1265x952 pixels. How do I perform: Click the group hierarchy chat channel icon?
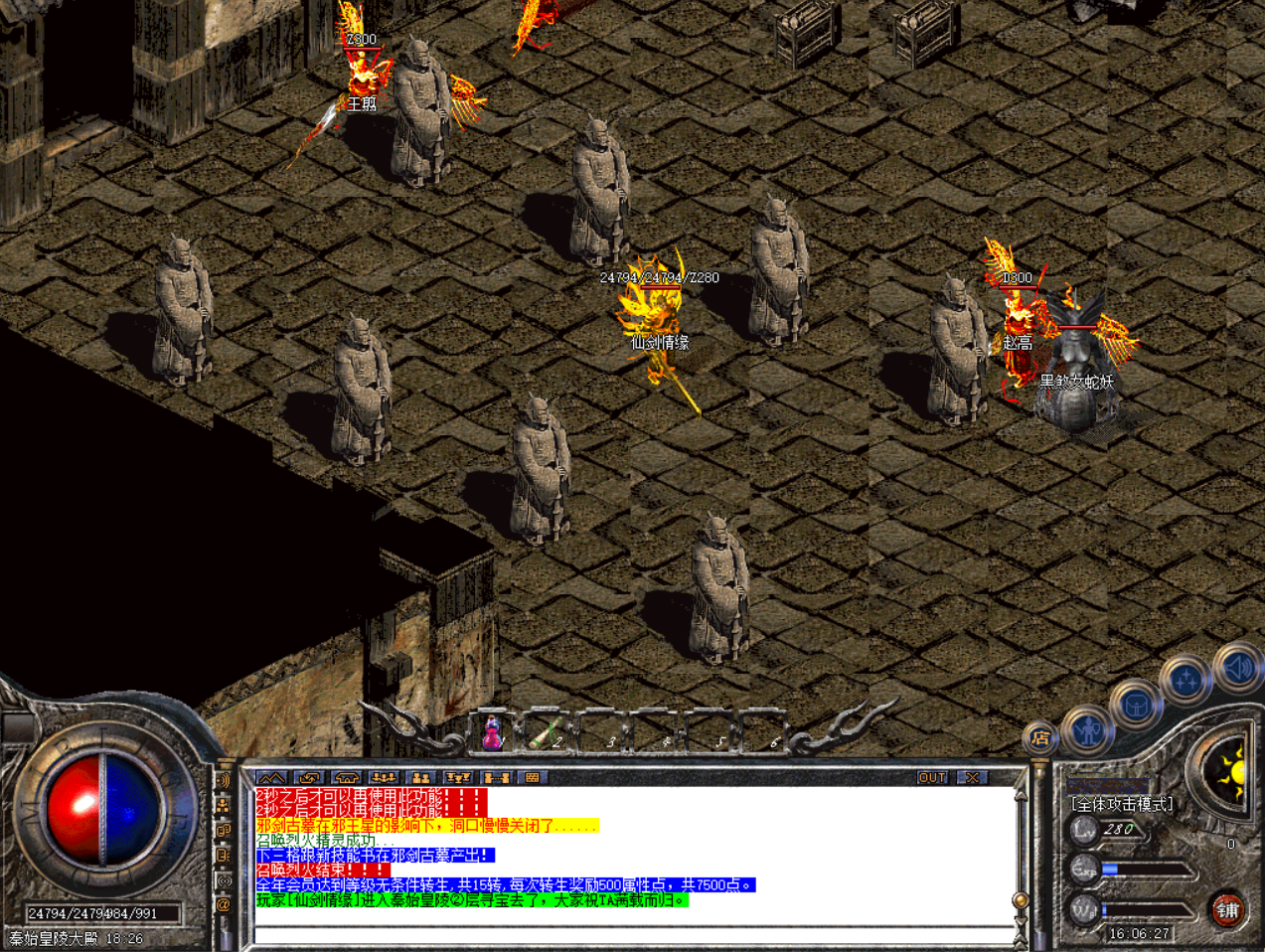224,806
